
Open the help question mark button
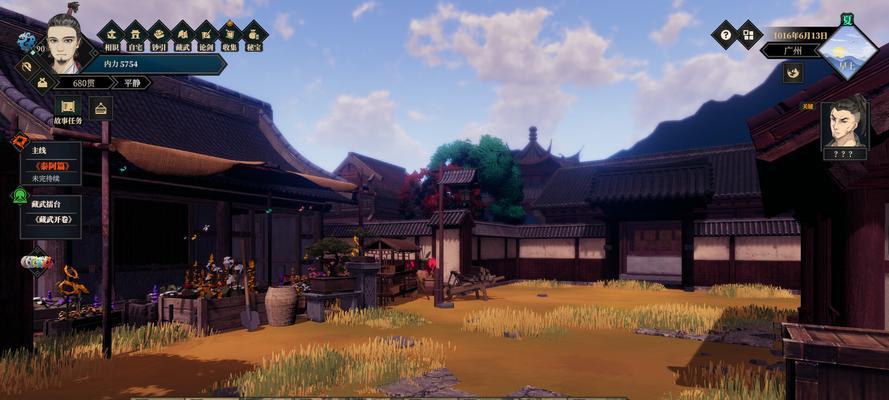pos(724,35)
